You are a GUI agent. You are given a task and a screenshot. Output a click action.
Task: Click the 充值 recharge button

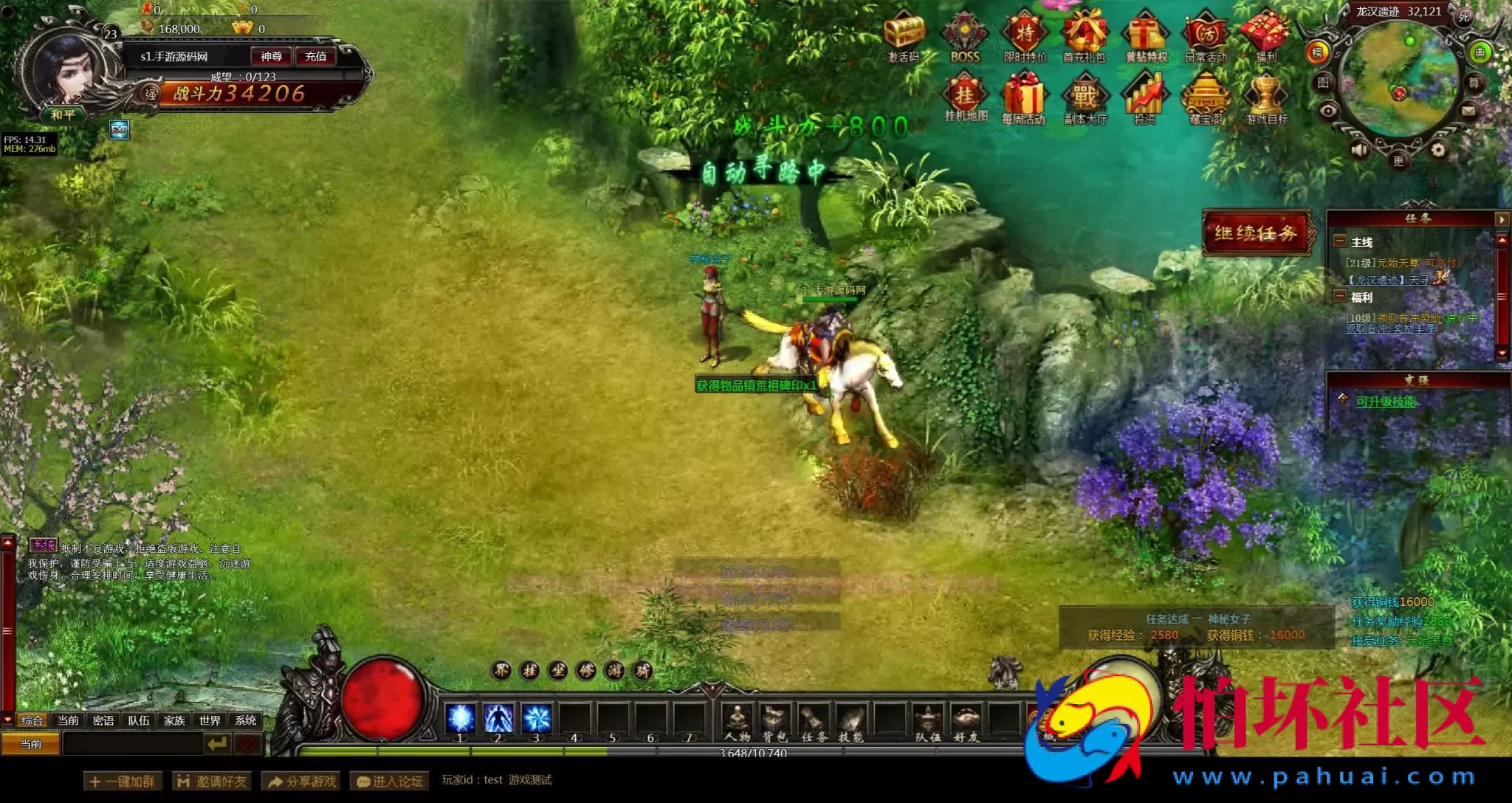pos(316,56)
